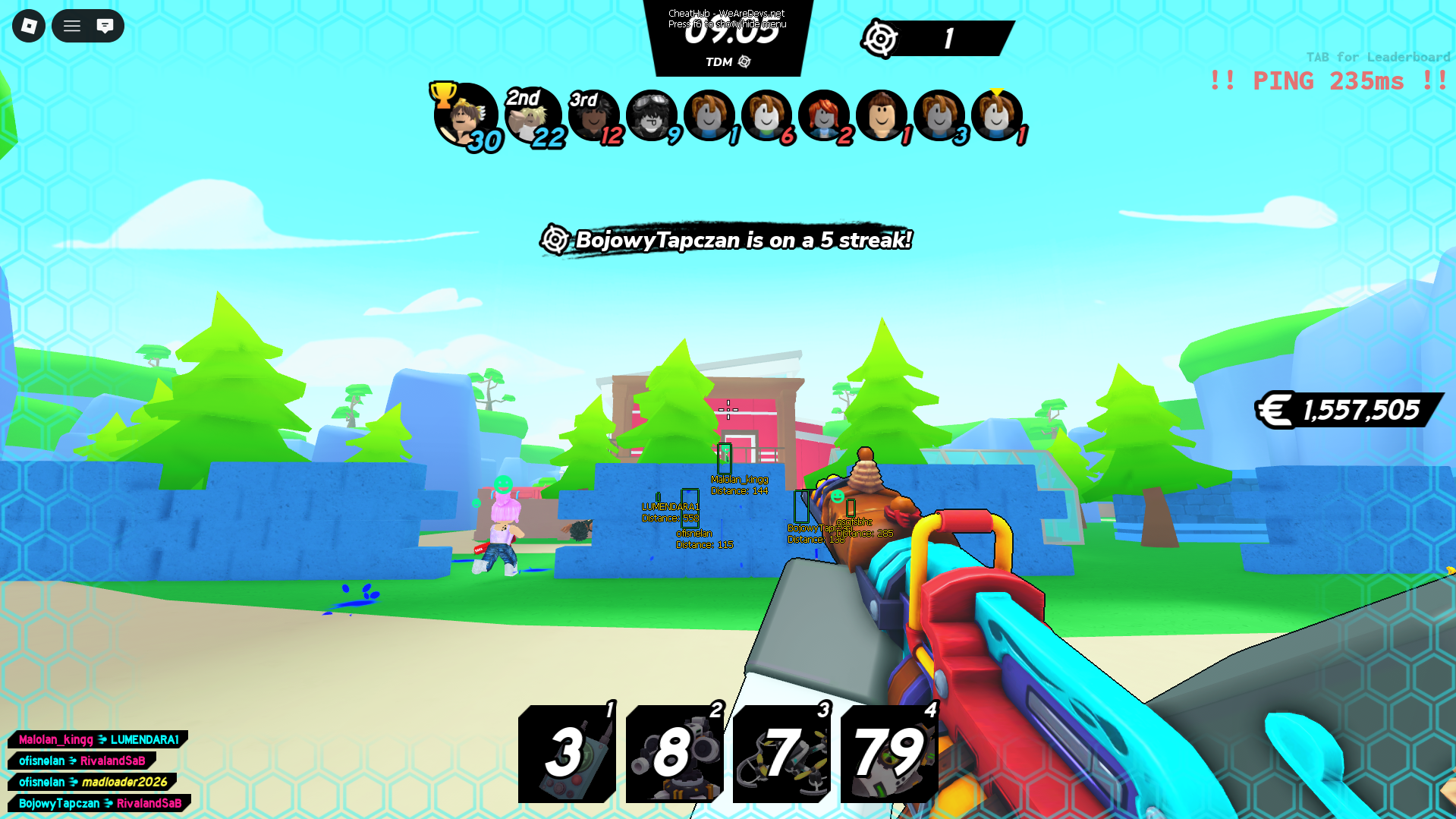Select the airstrike radio gadget in slot 1

pyautogui.click(x=566, y=754)
